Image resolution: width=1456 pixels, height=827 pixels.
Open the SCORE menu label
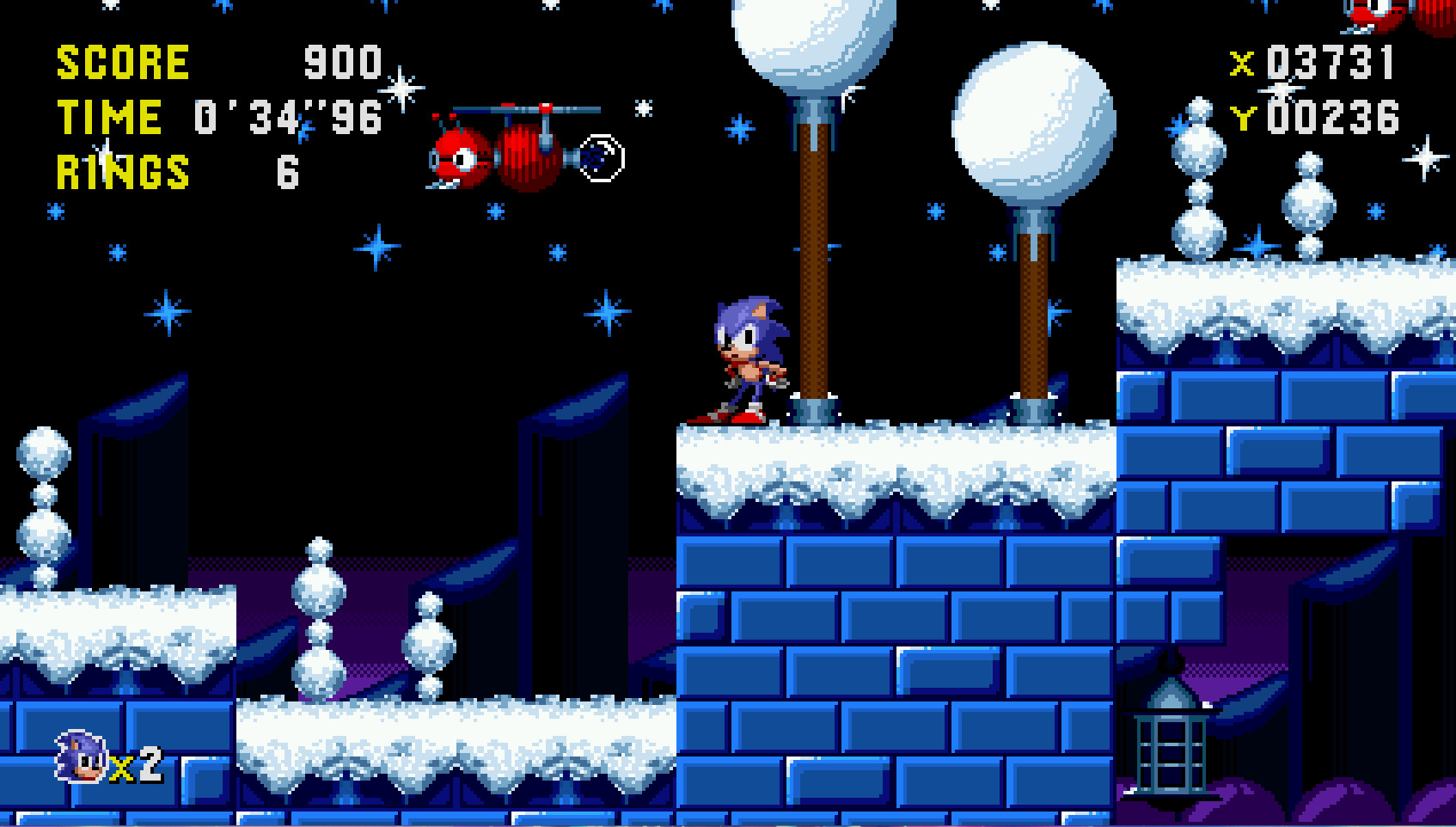(x=122, y=60)
